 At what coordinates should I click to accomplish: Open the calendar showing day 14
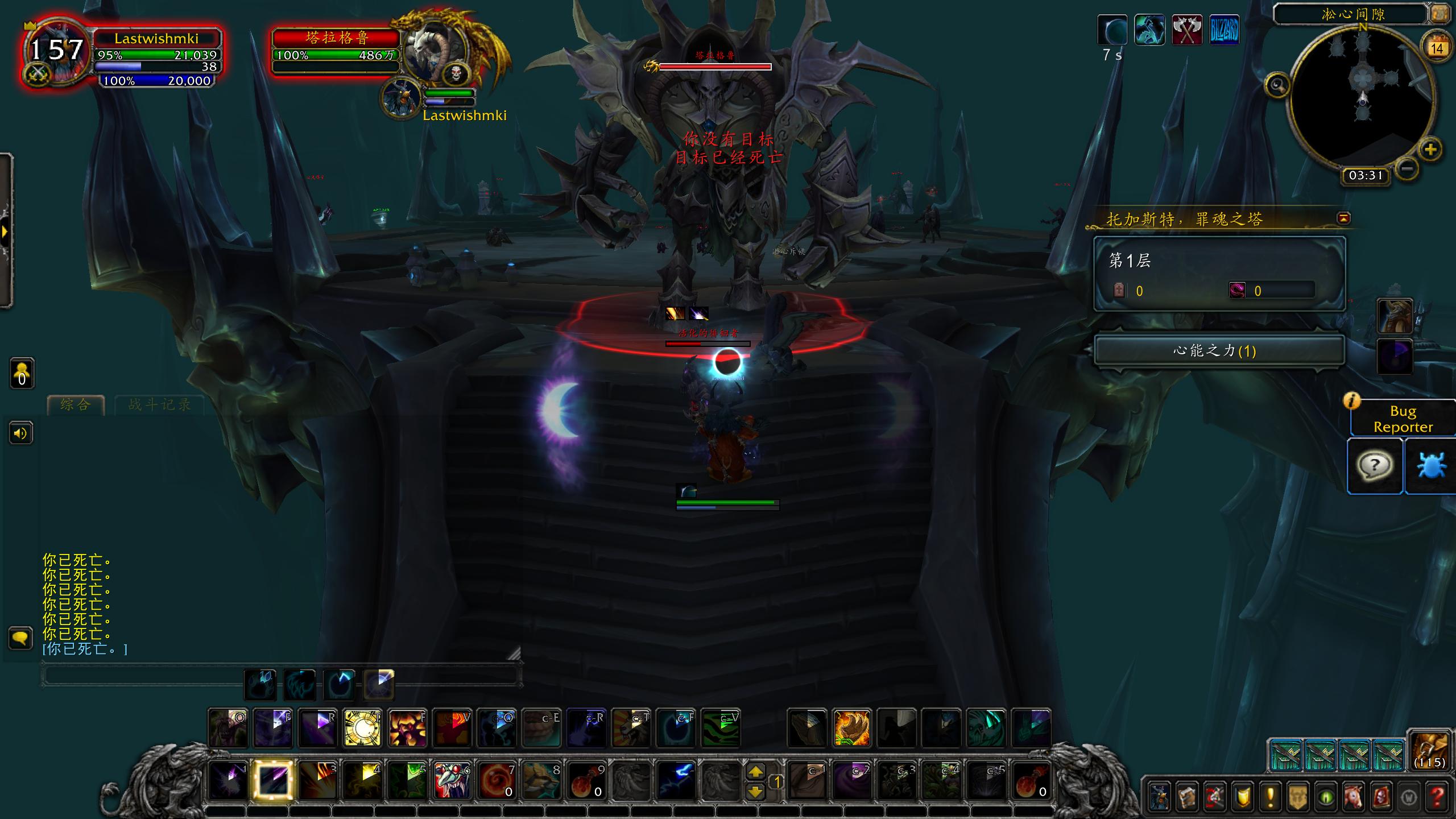point(1437,48)
